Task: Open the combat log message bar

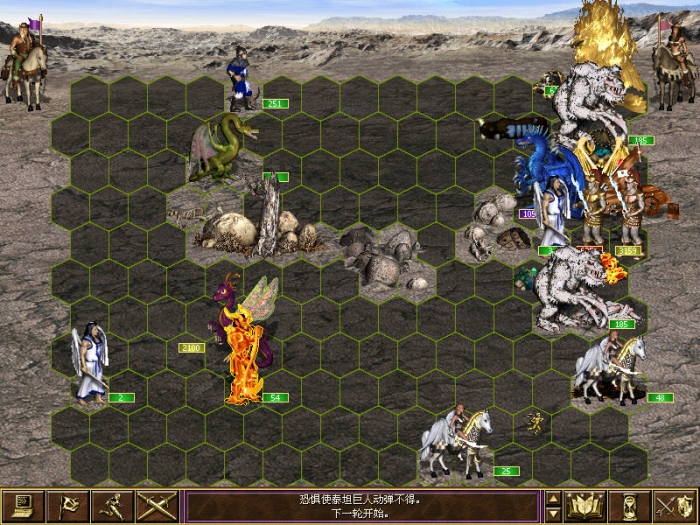Action: pos(362,505)
